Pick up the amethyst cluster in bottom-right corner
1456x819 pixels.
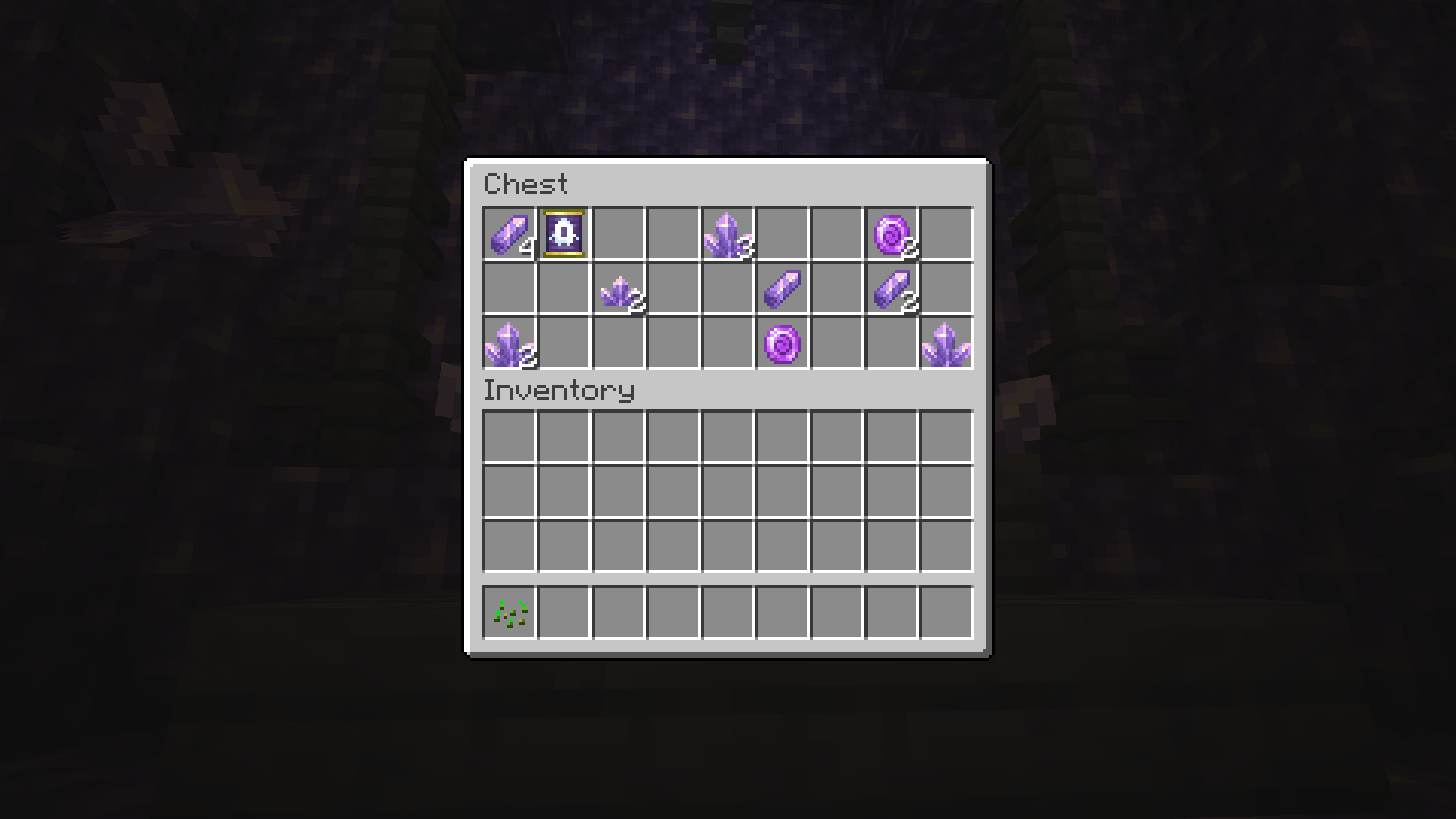pos(946,344)
